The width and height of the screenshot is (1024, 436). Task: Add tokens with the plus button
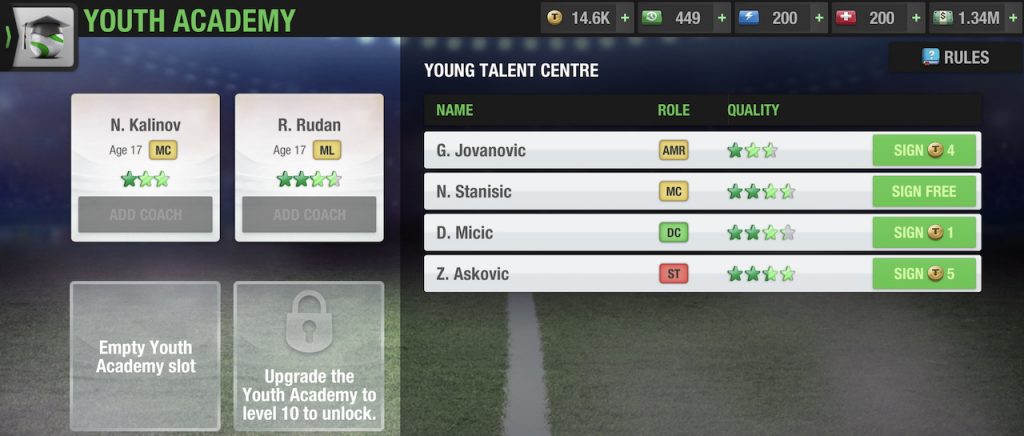625,18
